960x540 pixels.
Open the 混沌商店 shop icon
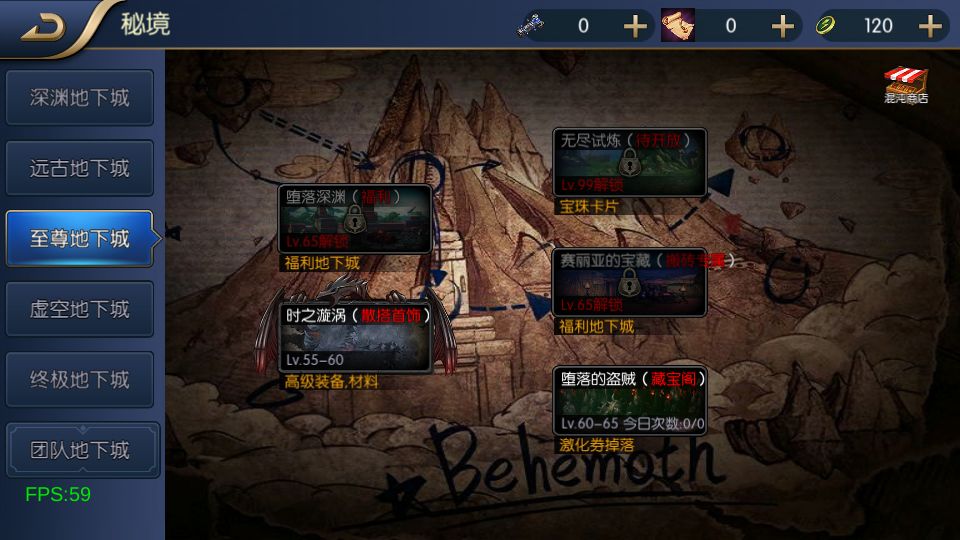(x=906, y=86)
